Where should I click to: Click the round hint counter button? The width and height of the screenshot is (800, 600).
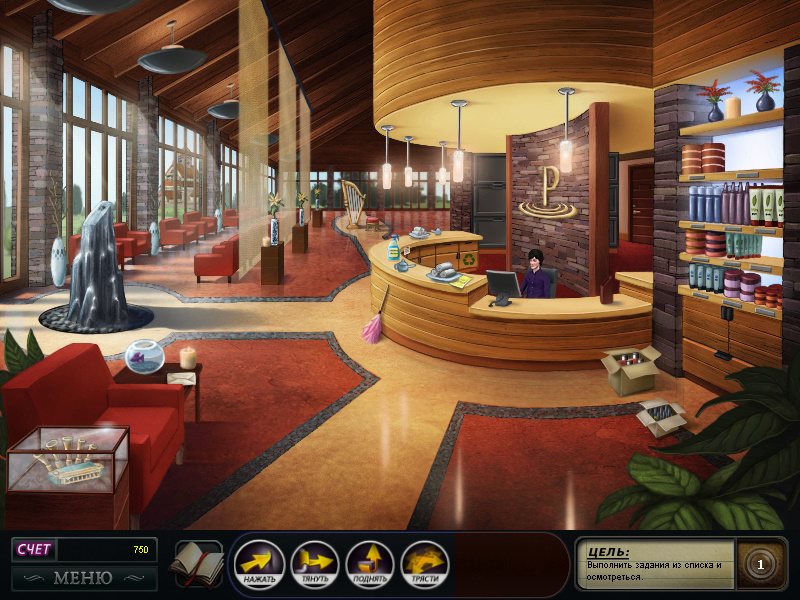pyautogui.click(x=760, y=565)
